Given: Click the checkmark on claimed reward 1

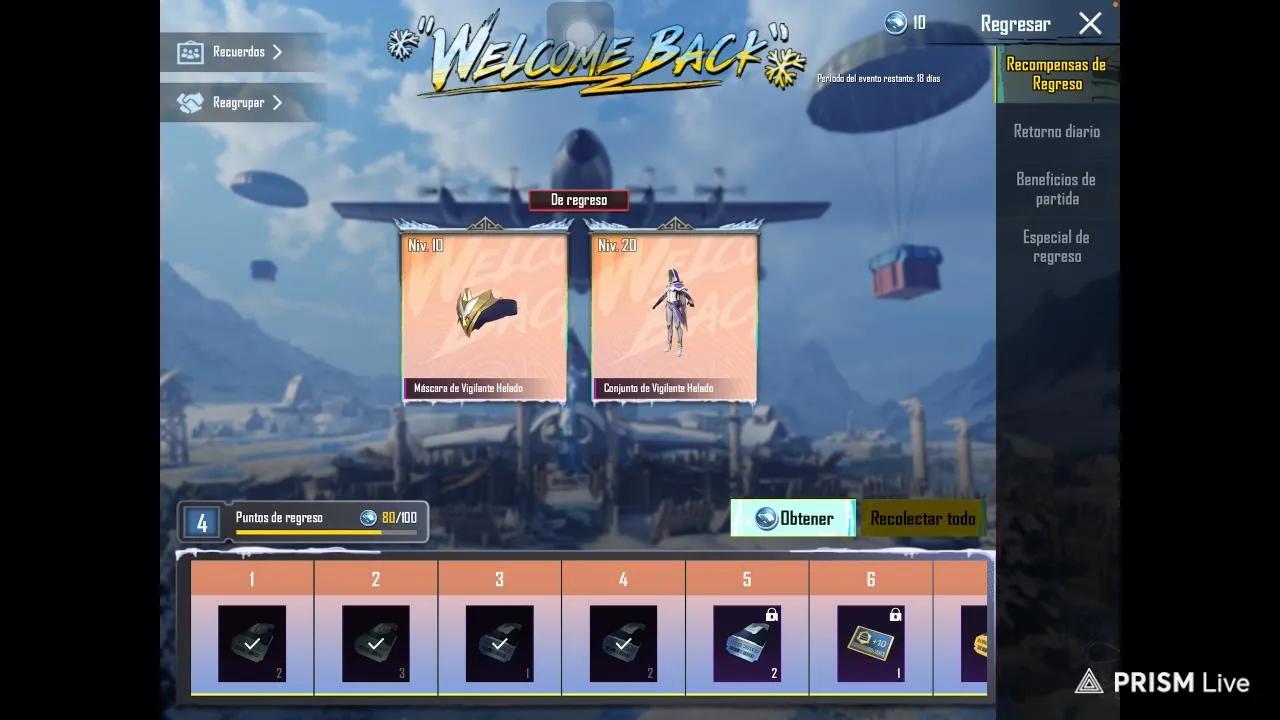Looking at the screenshot, I should (x=251, y=643).
